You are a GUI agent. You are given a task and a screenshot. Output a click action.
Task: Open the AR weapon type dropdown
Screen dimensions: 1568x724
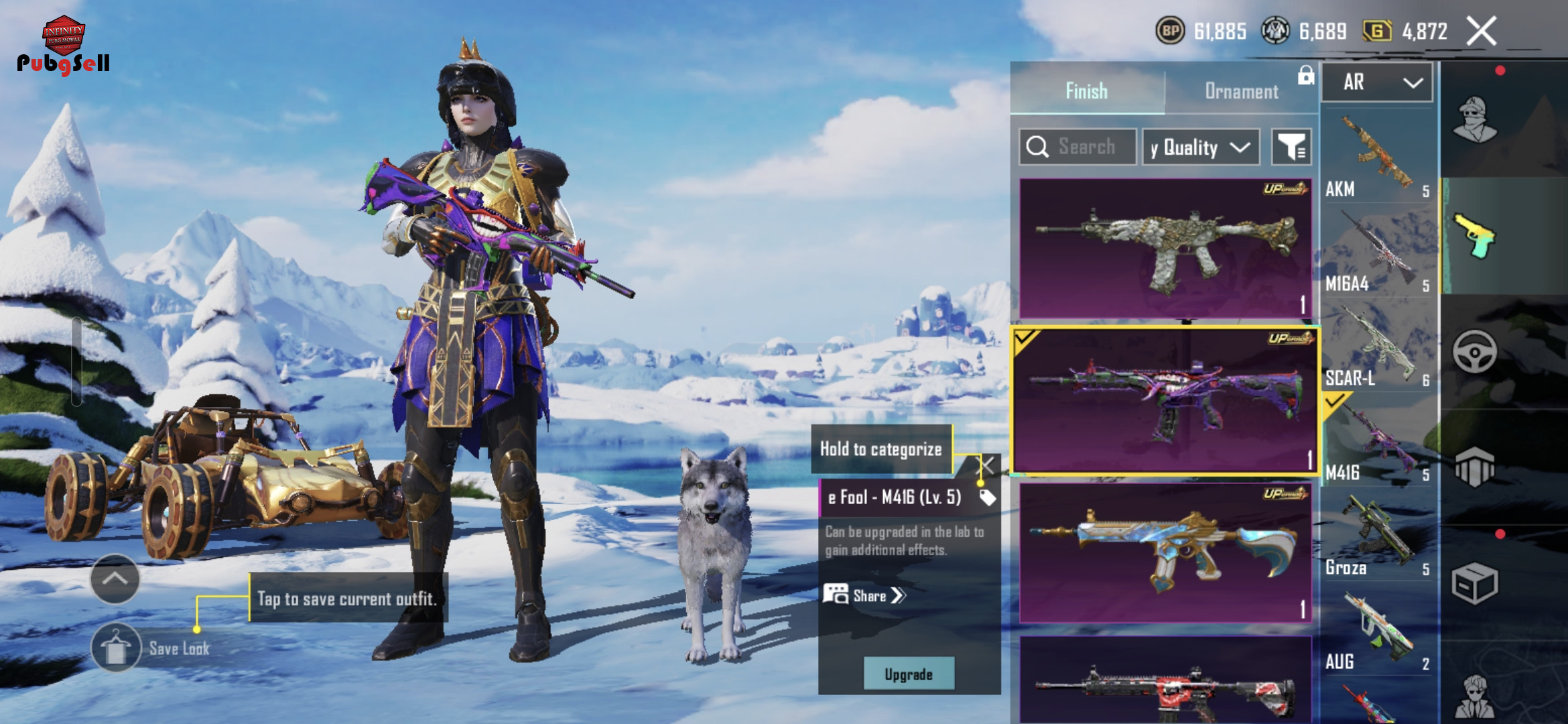tap(1378, 82)
